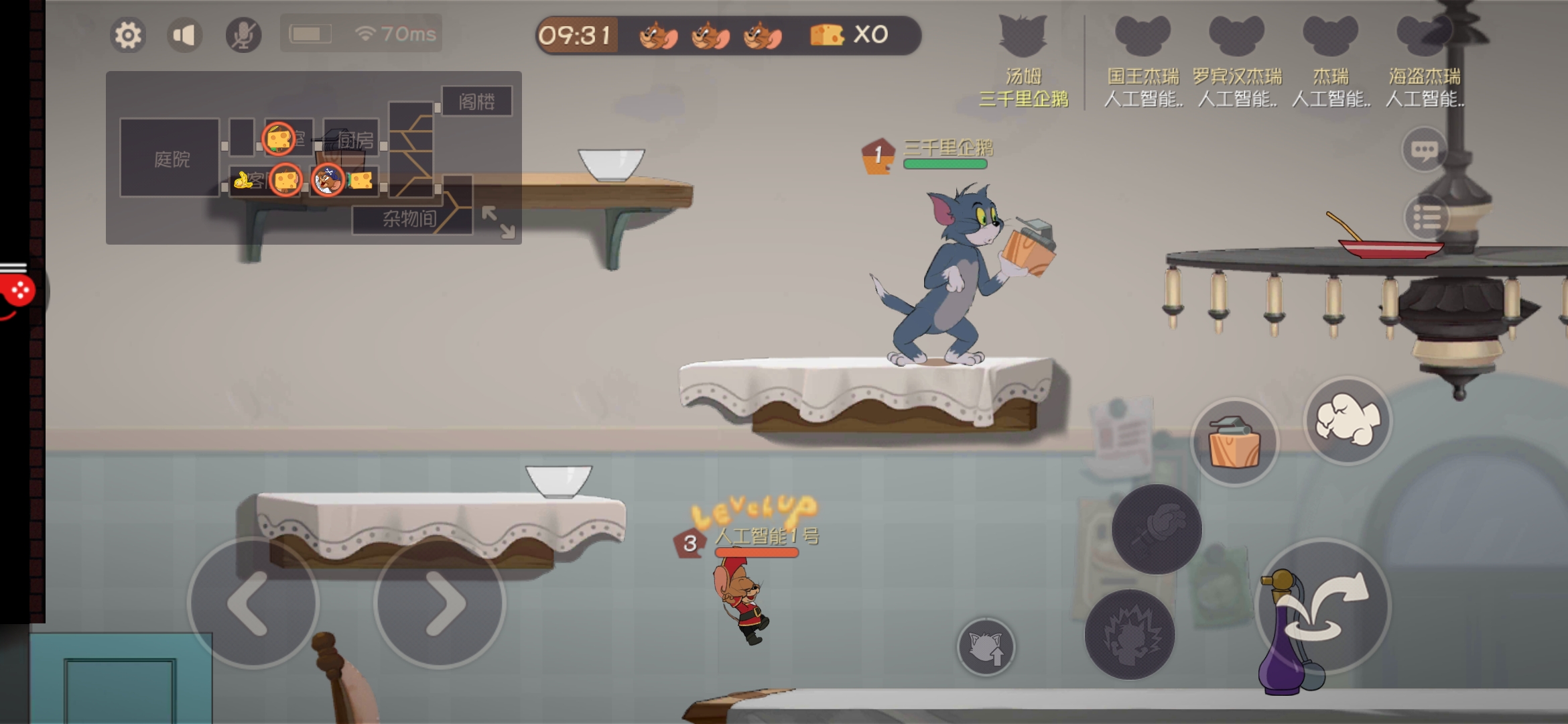Select the 罗宾汉杰瑞 mouse portrait
Viewport: 1568px width, 724px height.
[x=1236, y=38]
